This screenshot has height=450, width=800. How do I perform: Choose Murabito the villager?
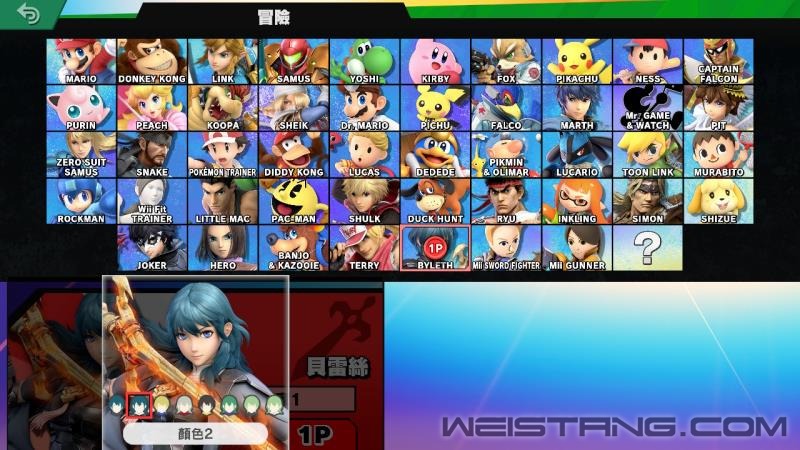coord(719,154)
